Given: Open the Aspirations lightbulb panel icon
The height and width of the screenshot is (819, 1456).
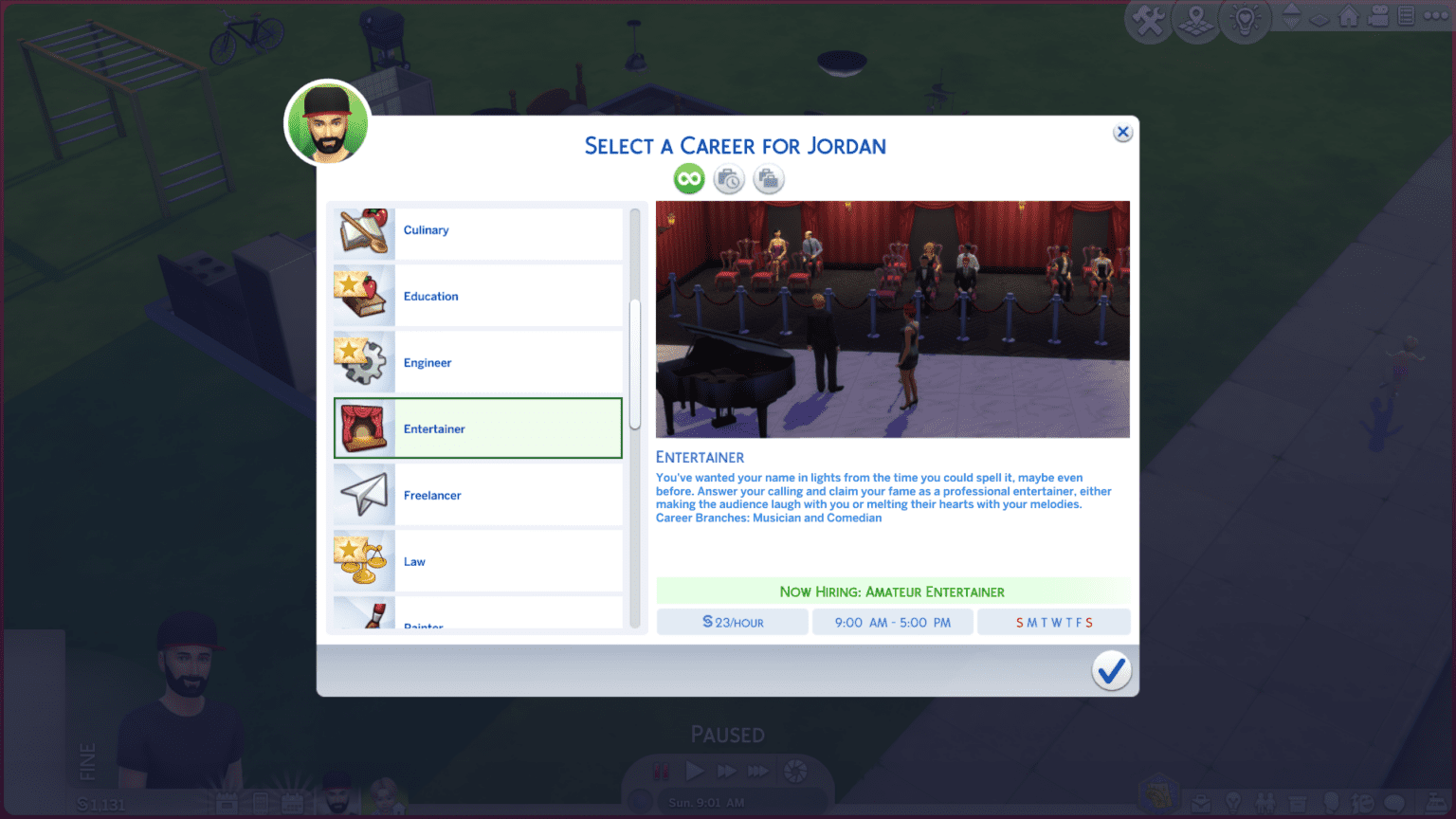Looking at the screenshot, I should [1232, 802].
